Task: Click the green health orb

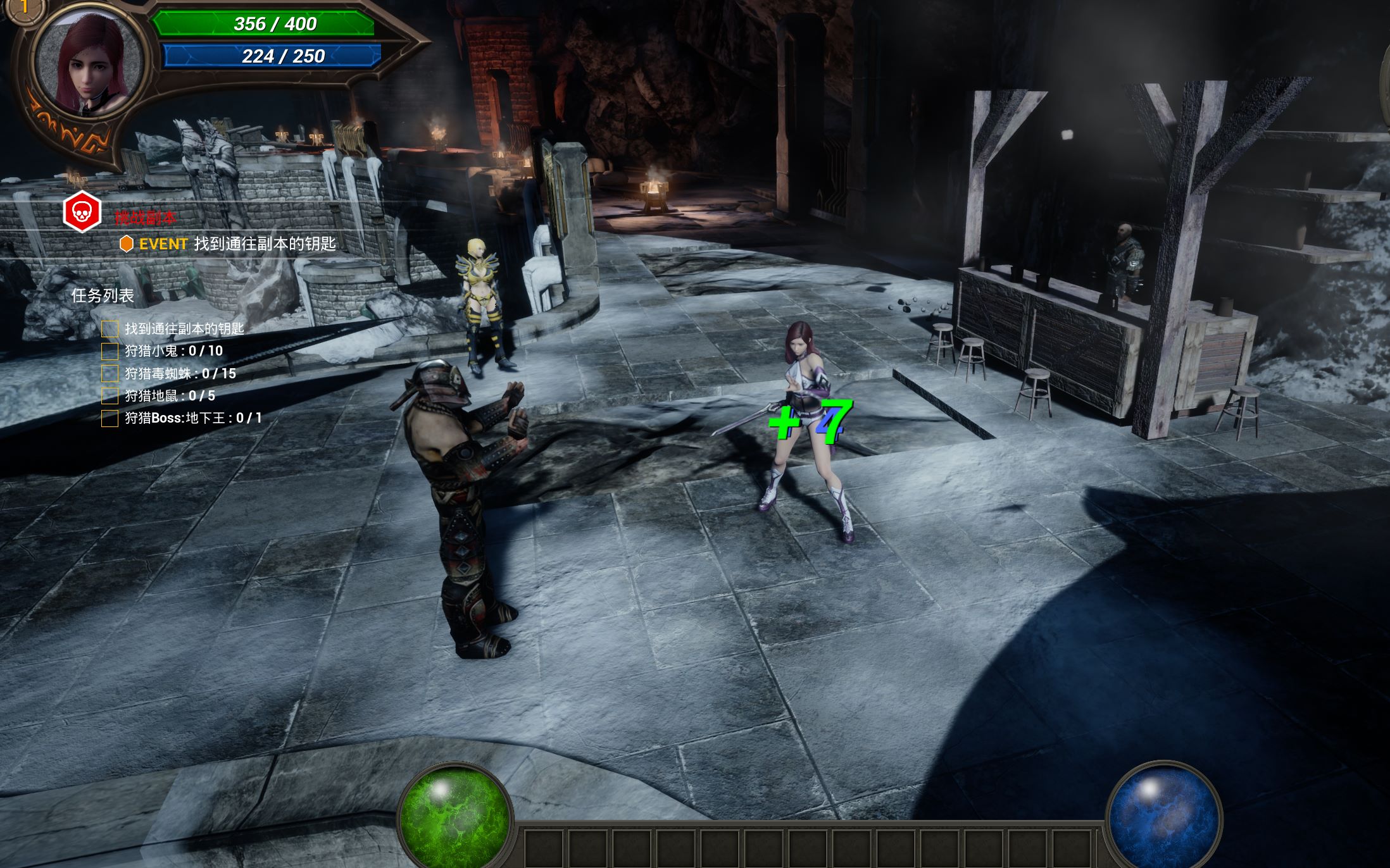Action: tap(455, 815)
